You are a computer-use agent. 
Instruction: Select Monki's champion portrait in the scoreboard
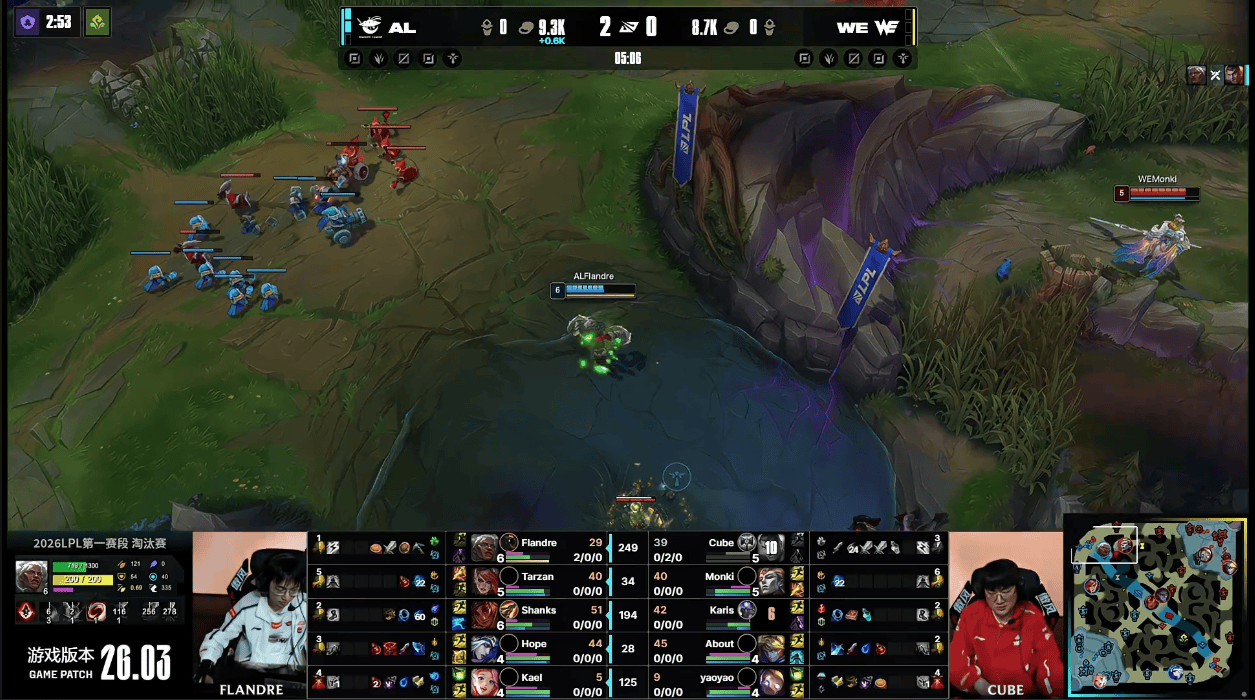[770, 579]
